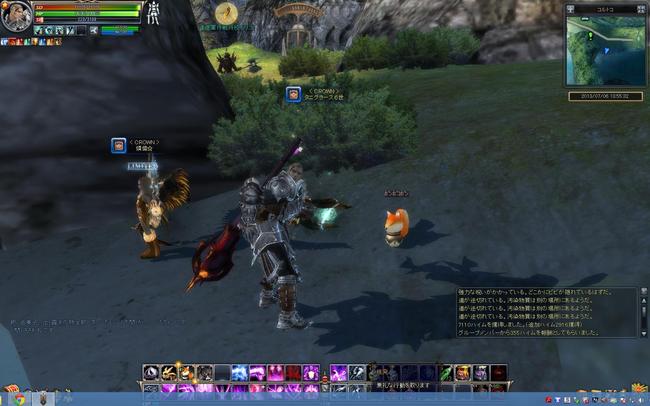This screenshot has height=406, width=650.
Task: Click the golden round quest icon at top
Action: click(228, 13)
